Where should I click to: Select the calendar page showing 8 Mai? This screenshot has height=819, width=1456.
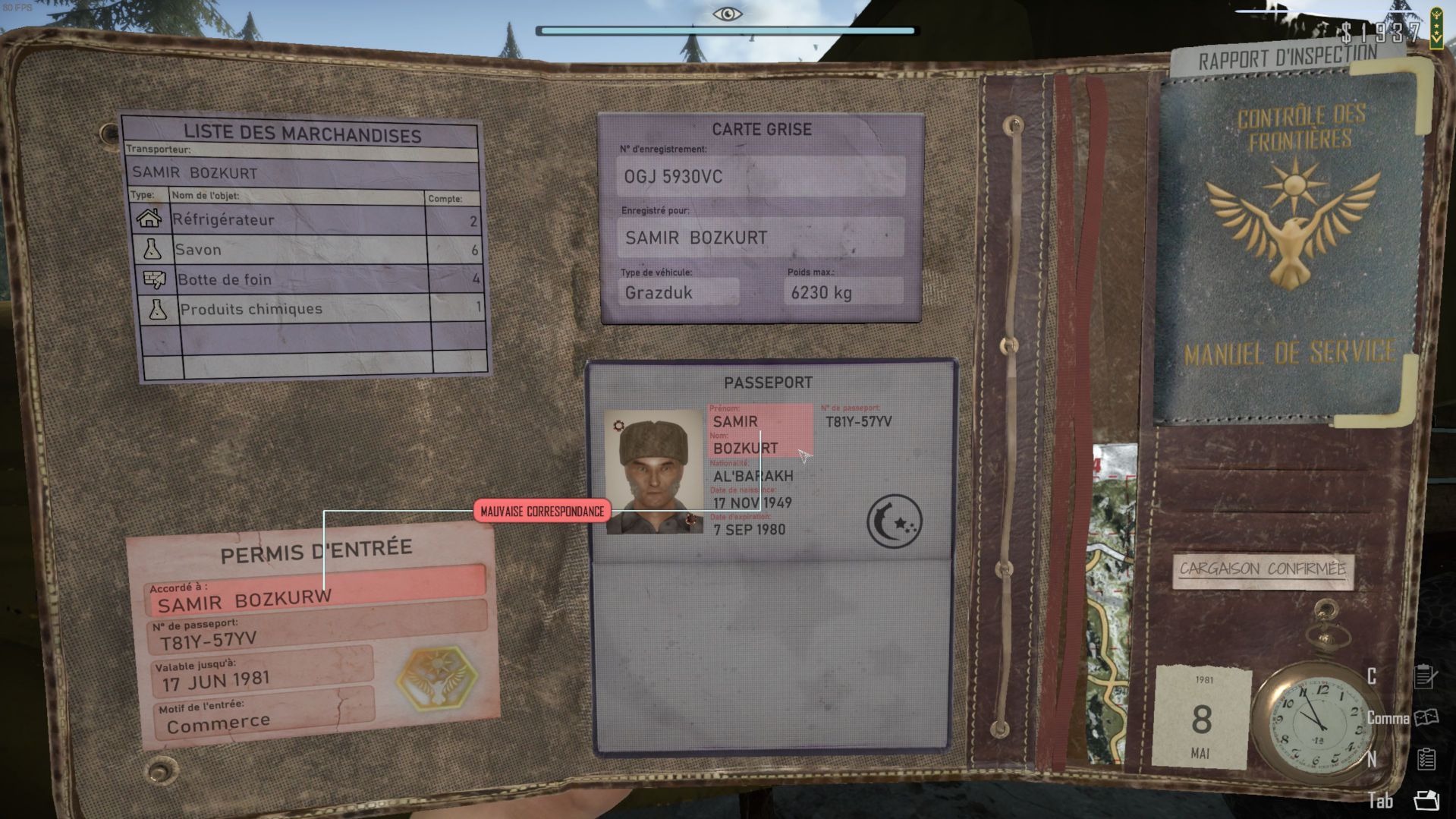click(x=1201, y=717)
